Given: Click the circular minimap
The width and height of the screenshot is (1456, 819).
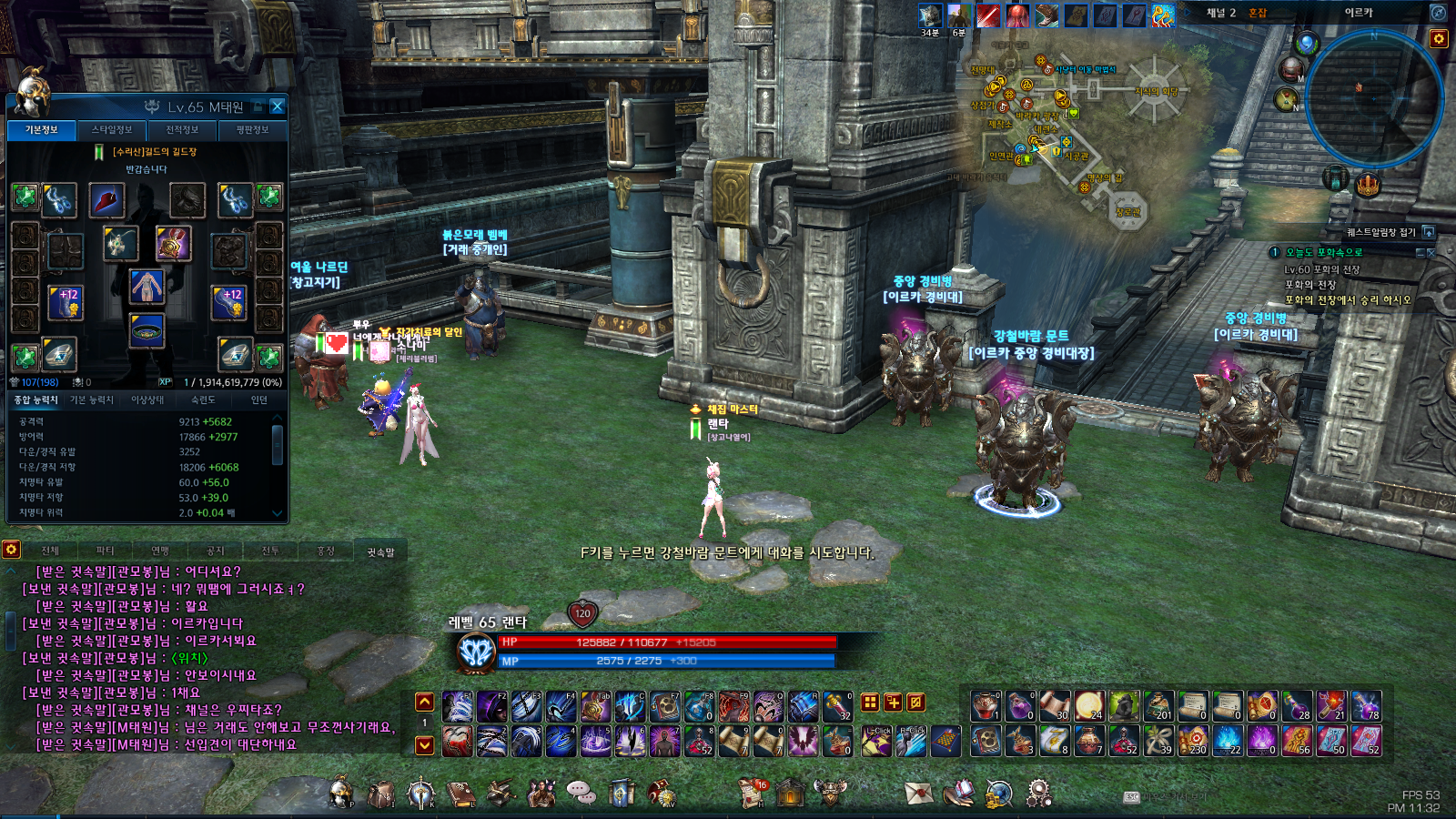Looking at the screenshot, I should click(x=1372, y=98).
